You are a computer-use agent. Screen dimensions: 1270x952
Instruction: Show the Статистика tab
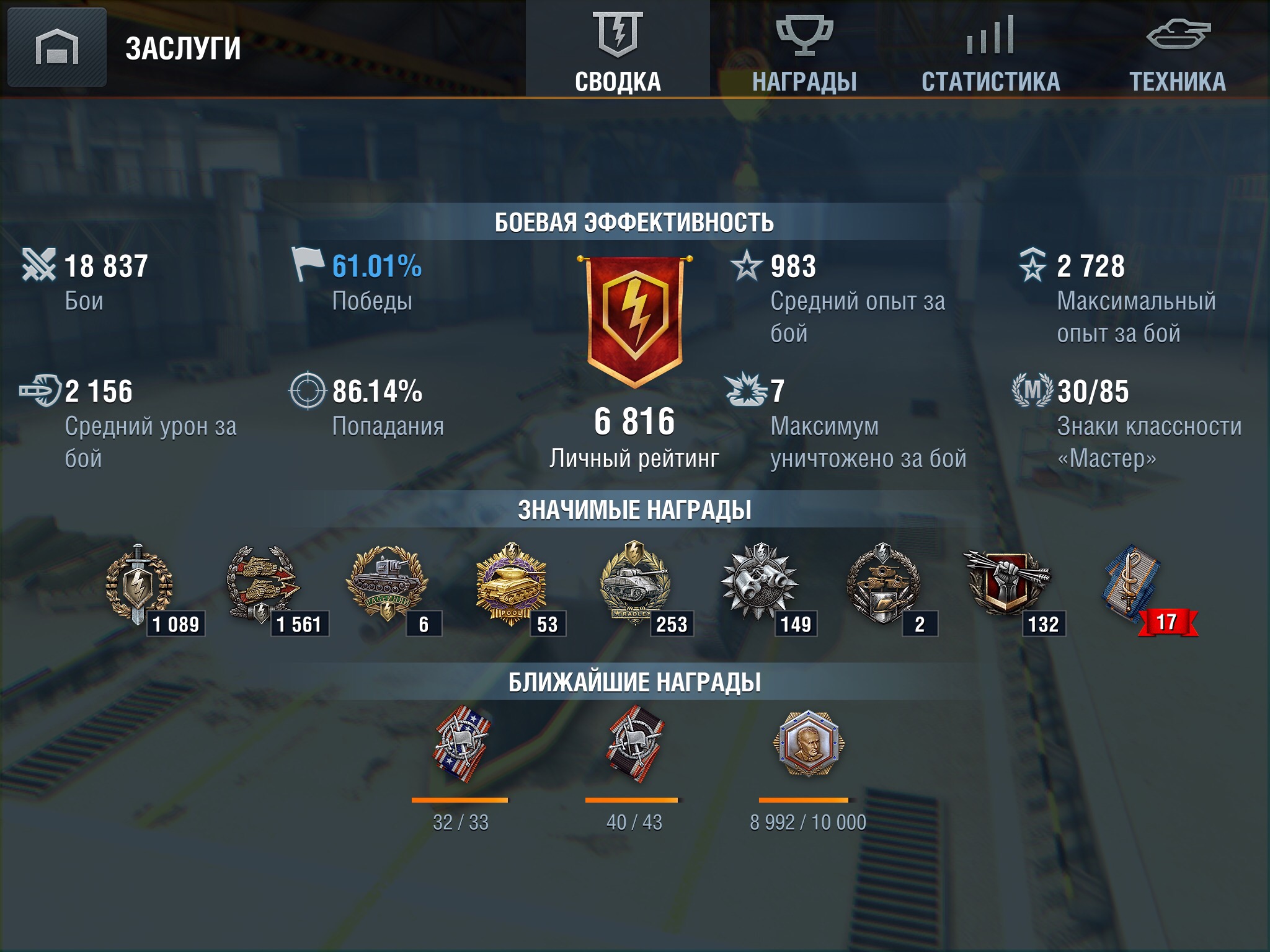click(990, 50)
